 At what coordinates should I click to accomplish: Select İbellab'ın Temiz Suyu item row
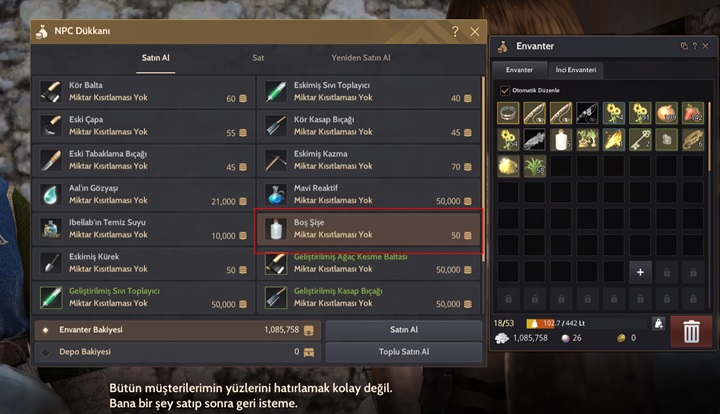(x=144, y=228)
